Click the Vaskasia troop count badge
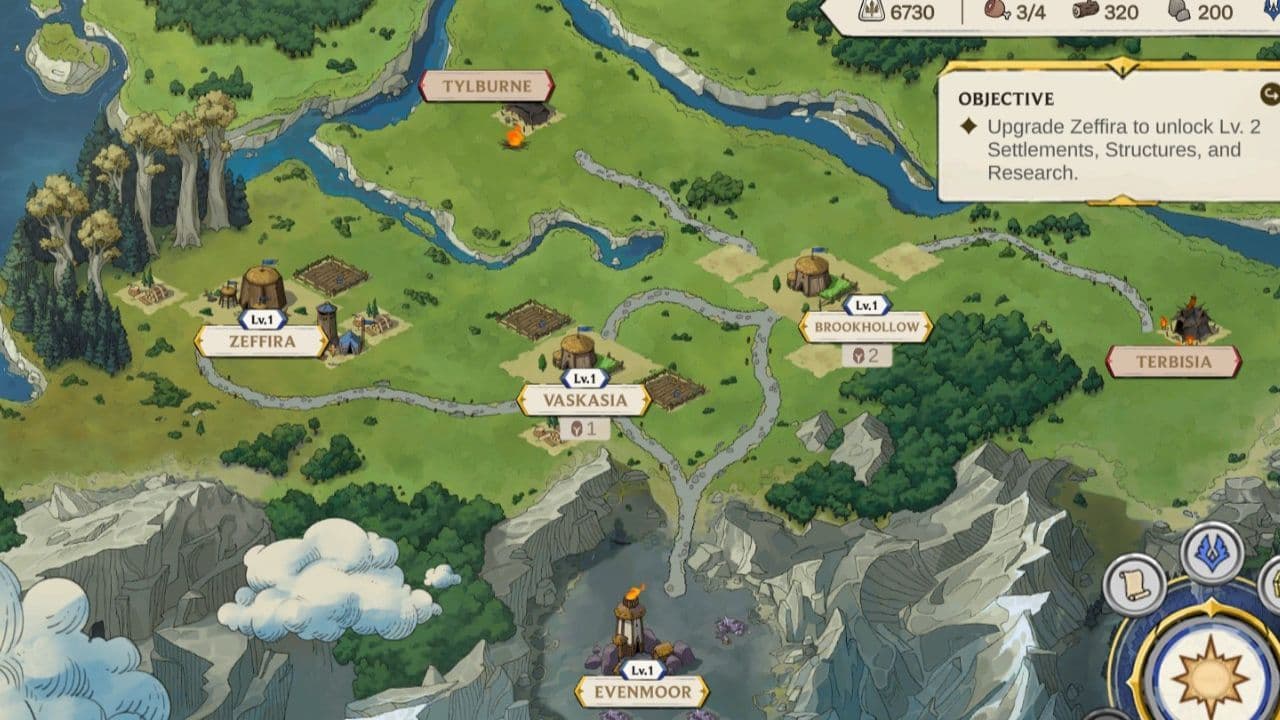This screenshot has height=720, width=1280. click(584, 429)
